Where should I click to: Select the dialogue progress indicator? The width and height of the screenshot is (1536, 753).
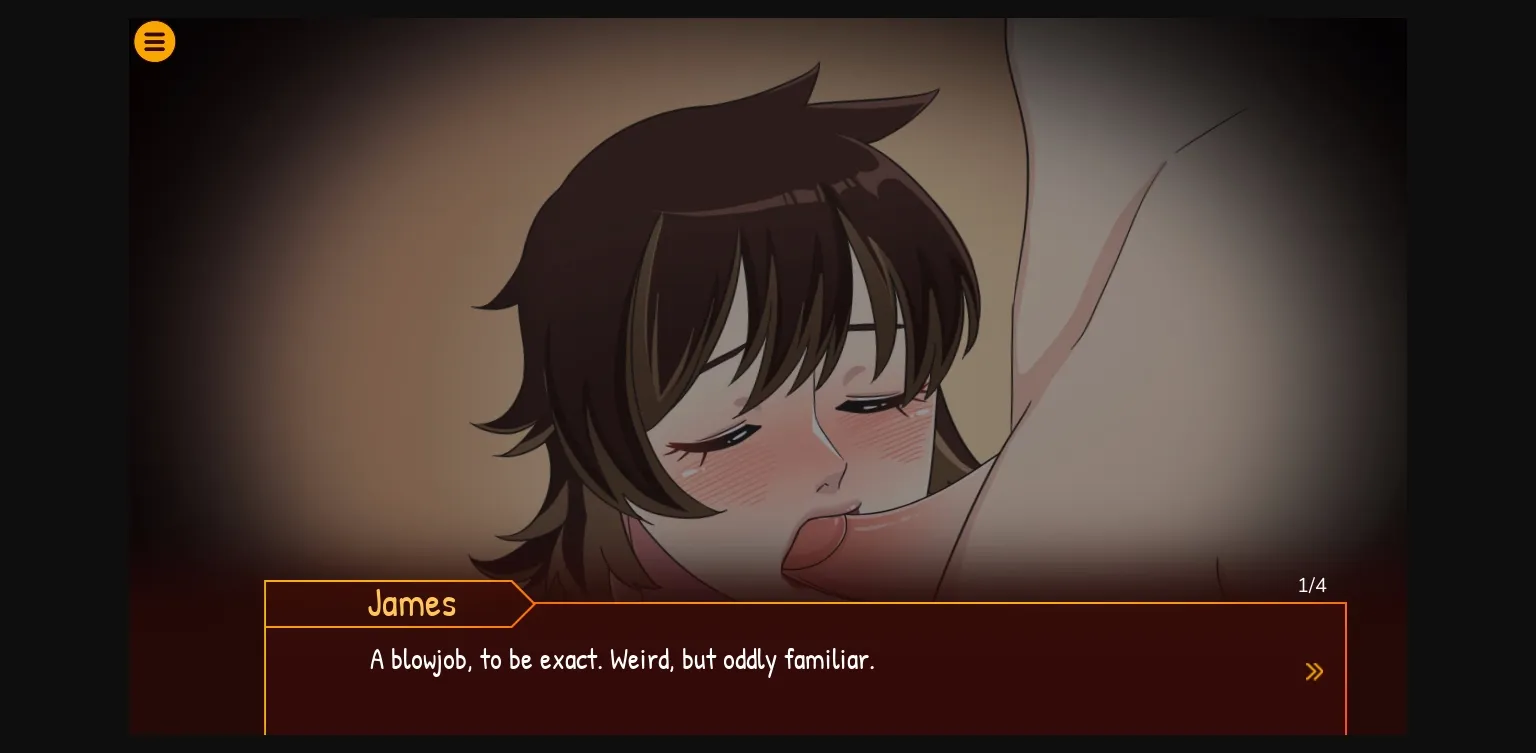point(1312,585)
